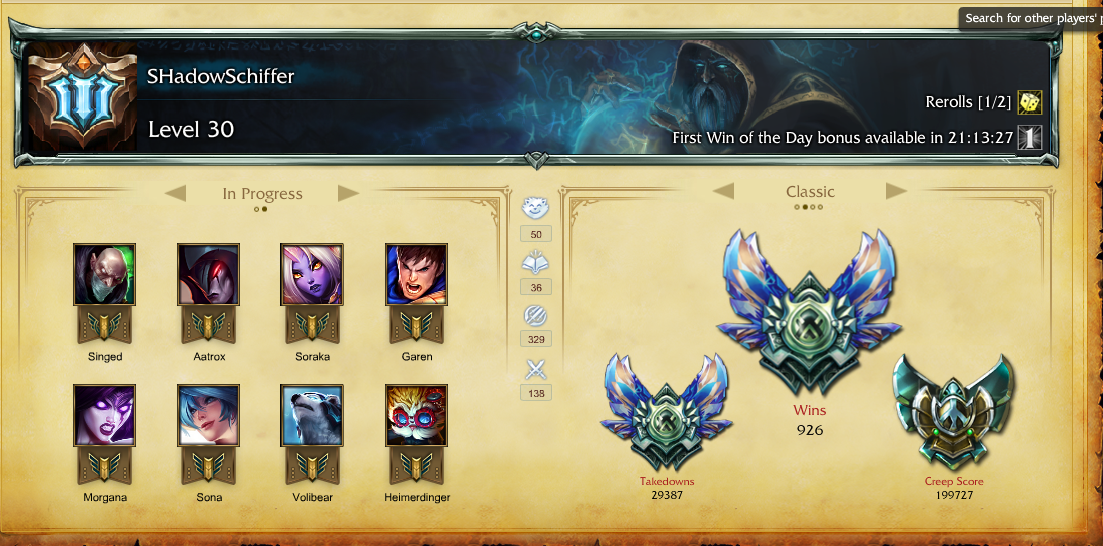Open the Volibear champion portrait
The height and width of the screenshot is (546, 1103).
click(x=311, y=415)
